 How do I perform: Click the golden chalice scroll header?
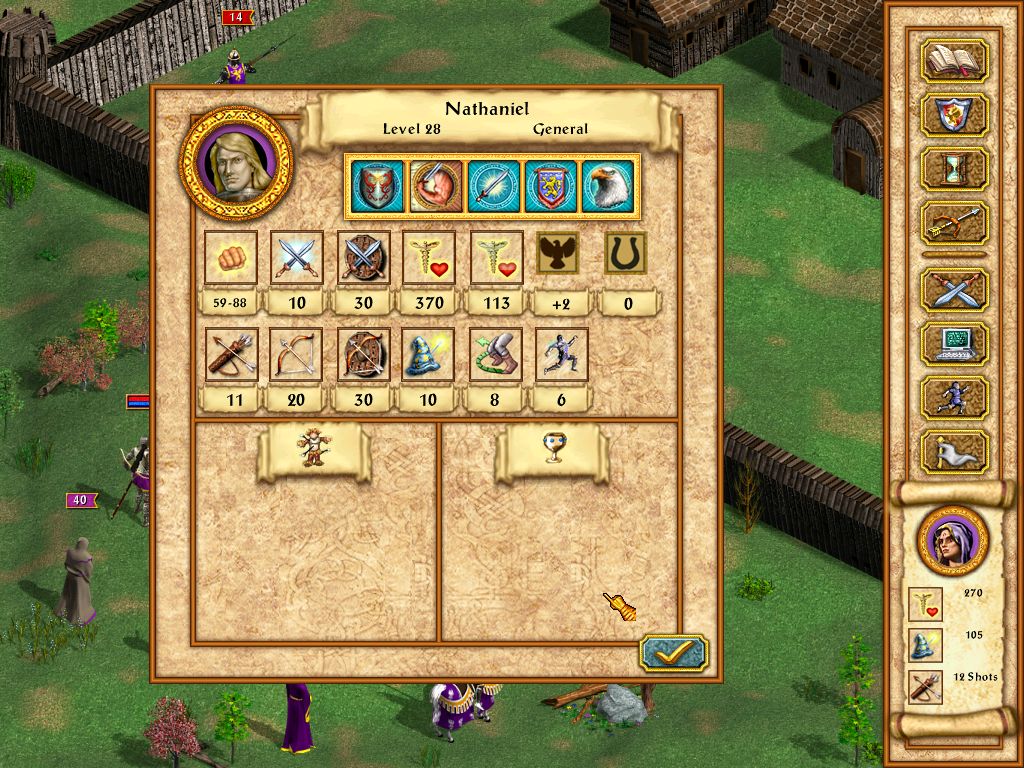[x=550, y=452]
